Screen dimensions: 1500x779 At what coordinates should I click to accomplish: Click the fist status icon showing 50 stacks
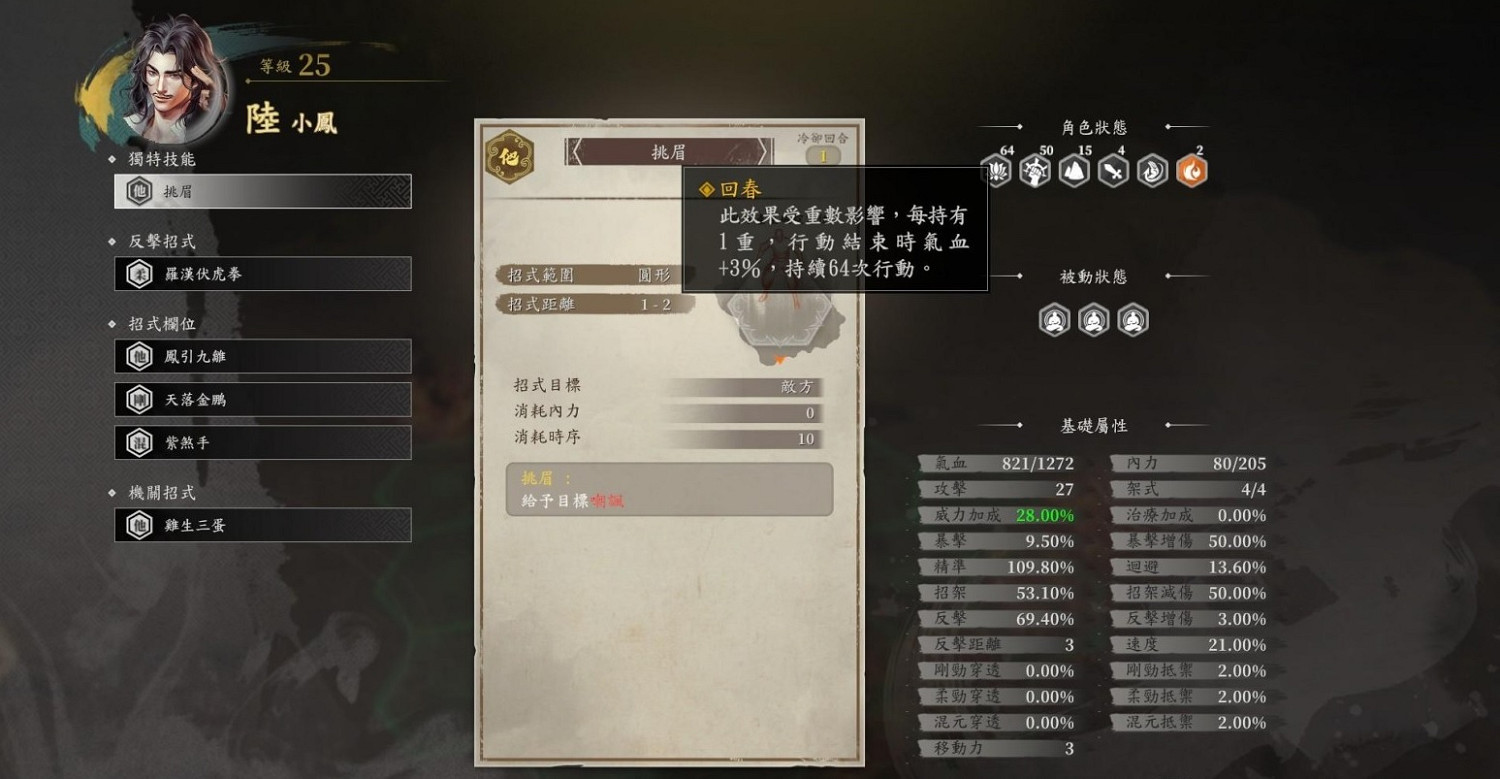click(1034, 170)
